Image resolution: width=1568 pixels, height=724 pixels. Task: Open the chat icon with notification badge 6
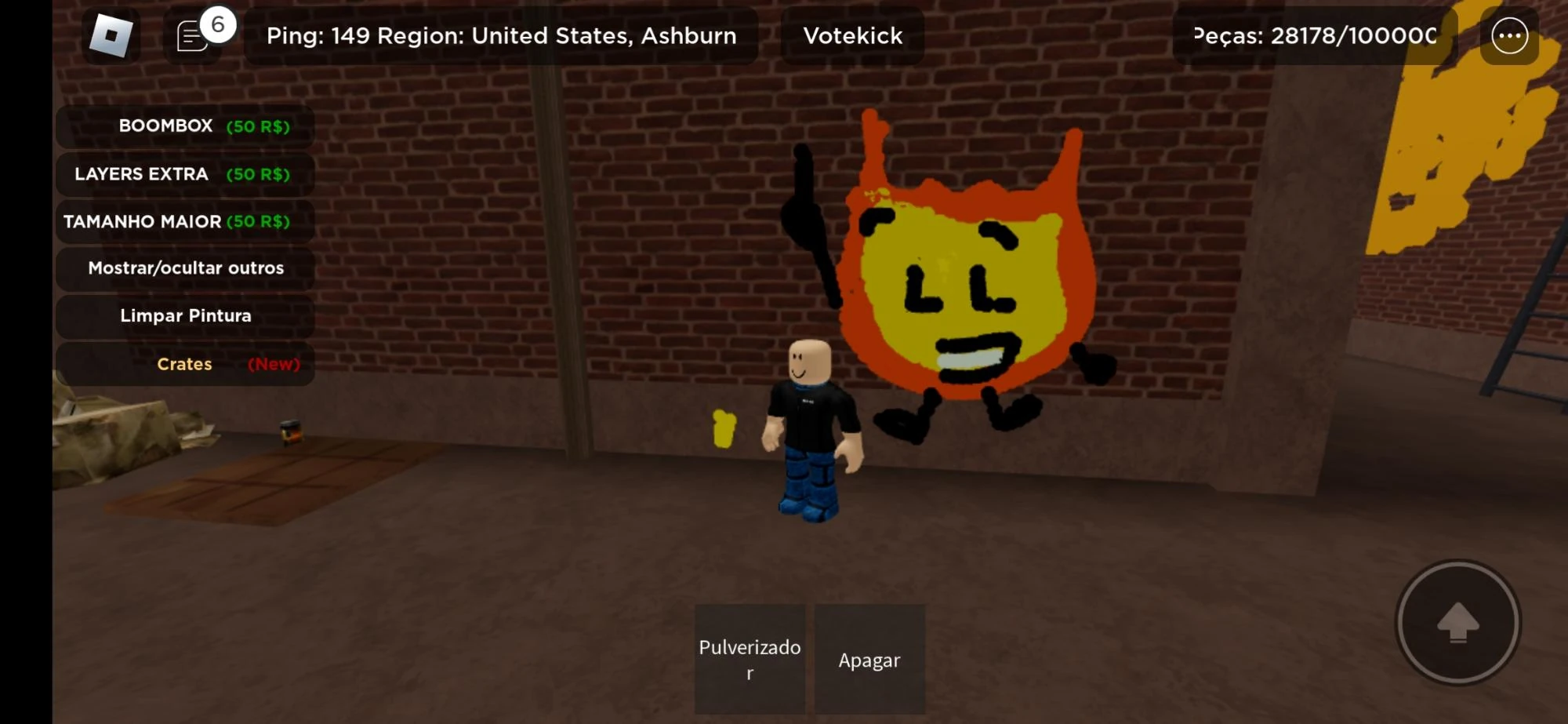[191, 35]
